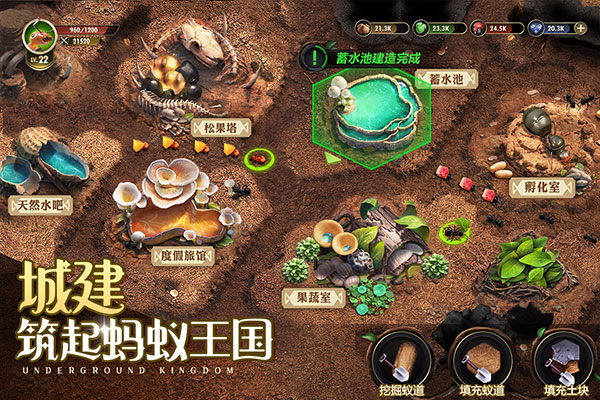Open the ant avatar profile portrait
600x400 pixels.
[40, 38]
